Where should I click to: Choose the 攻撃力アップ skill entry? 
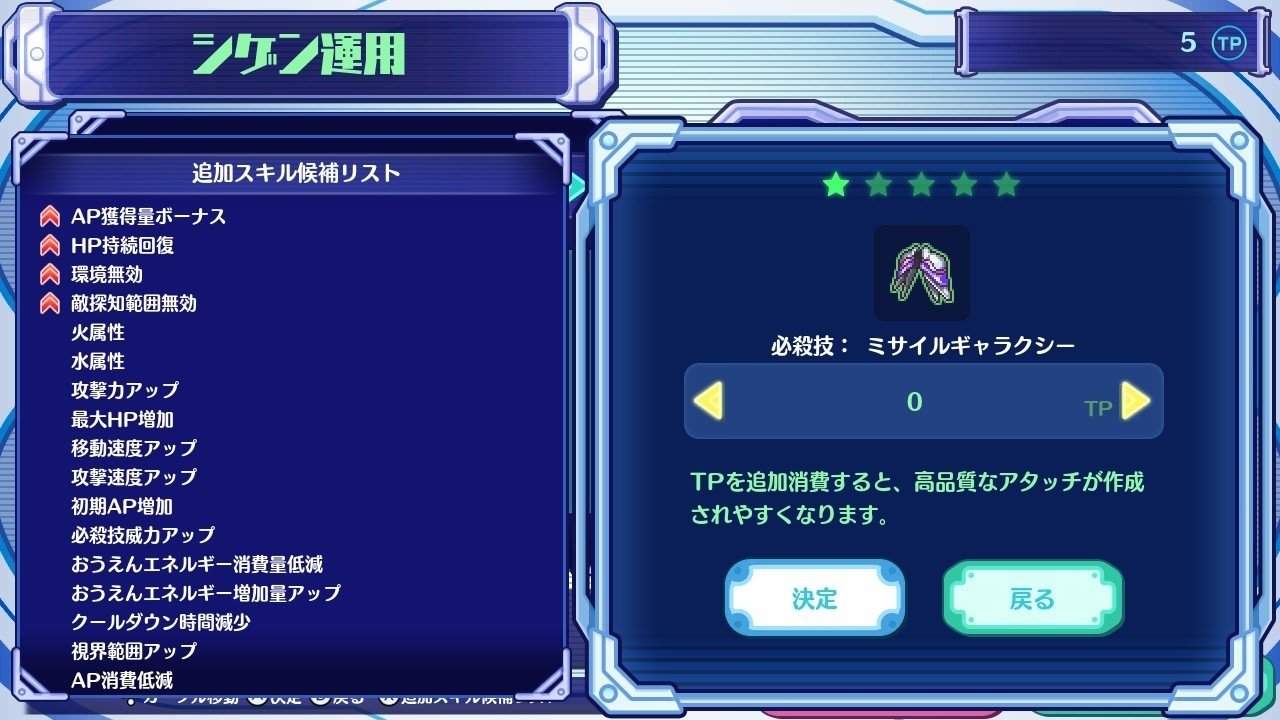pos(124,390)
